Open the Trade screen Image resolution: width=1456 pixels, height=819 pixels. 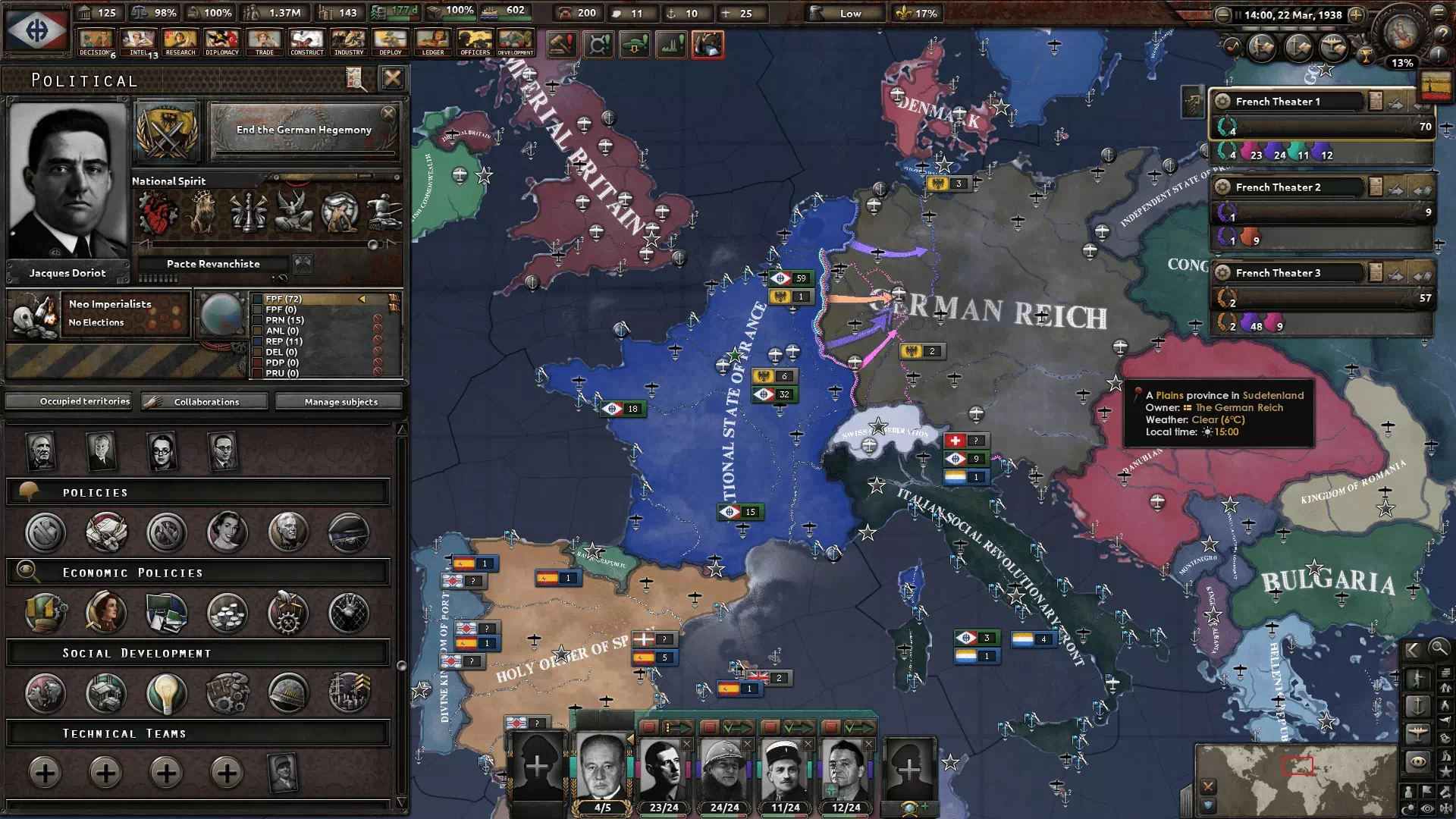264,42
